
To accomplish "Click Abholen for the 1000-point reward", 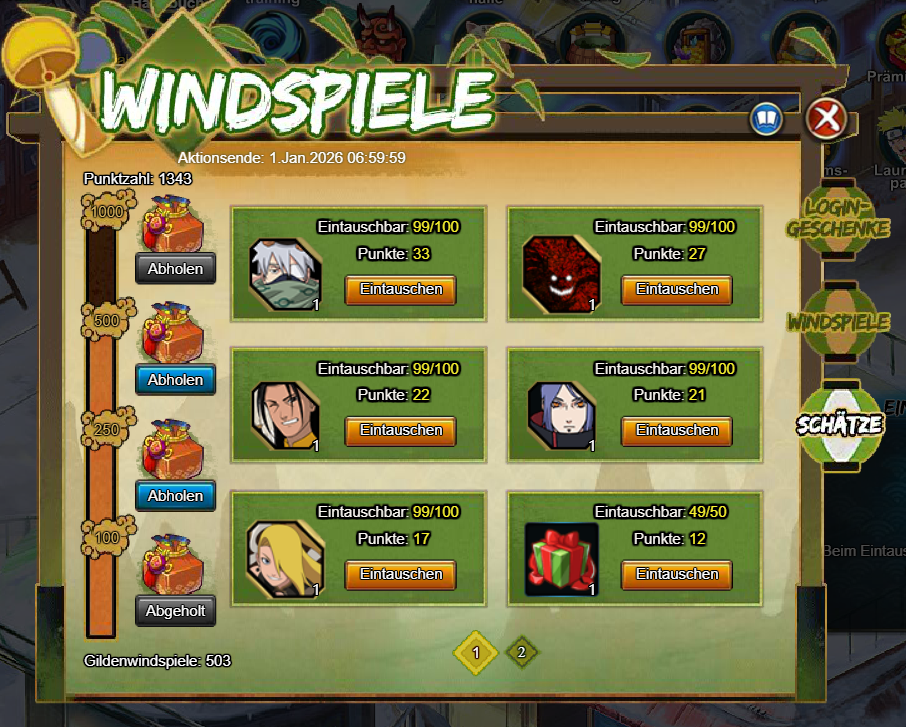I will click(176, 268).
